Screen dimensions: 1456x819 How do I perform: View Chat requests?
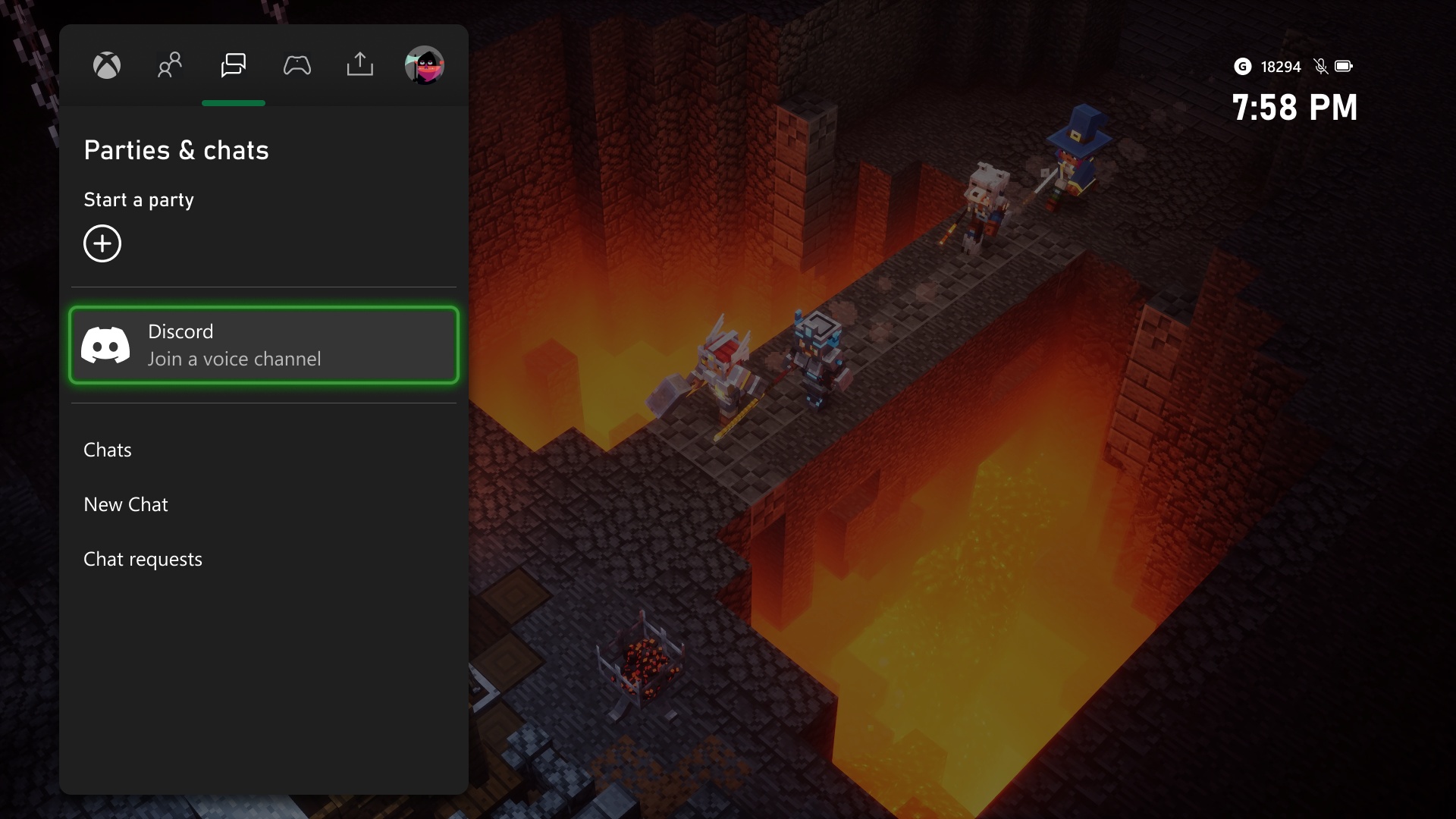coord(143,560)
